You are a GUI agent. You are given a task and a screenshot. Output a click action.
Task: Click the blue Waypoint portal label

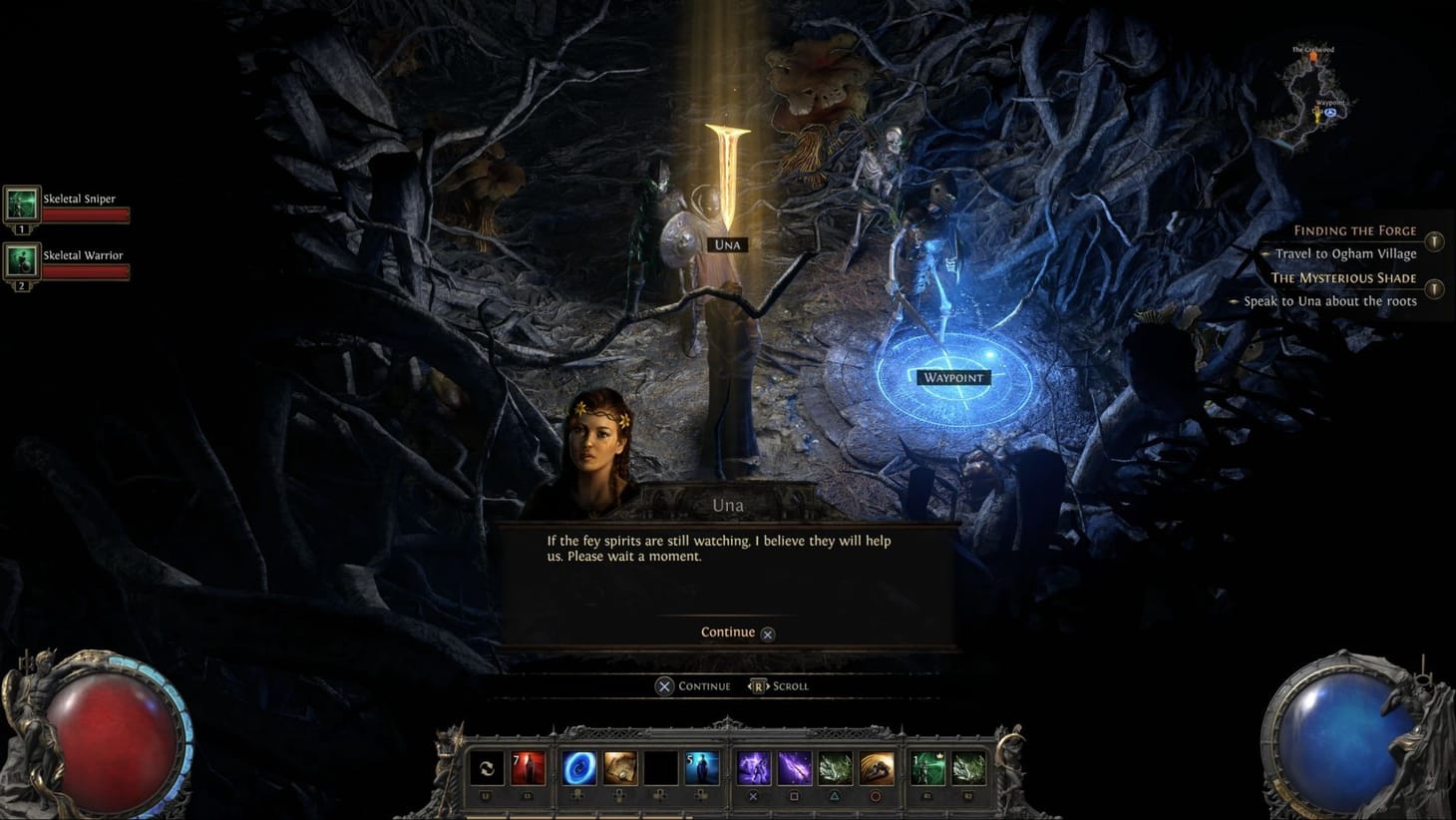(952, 377)
